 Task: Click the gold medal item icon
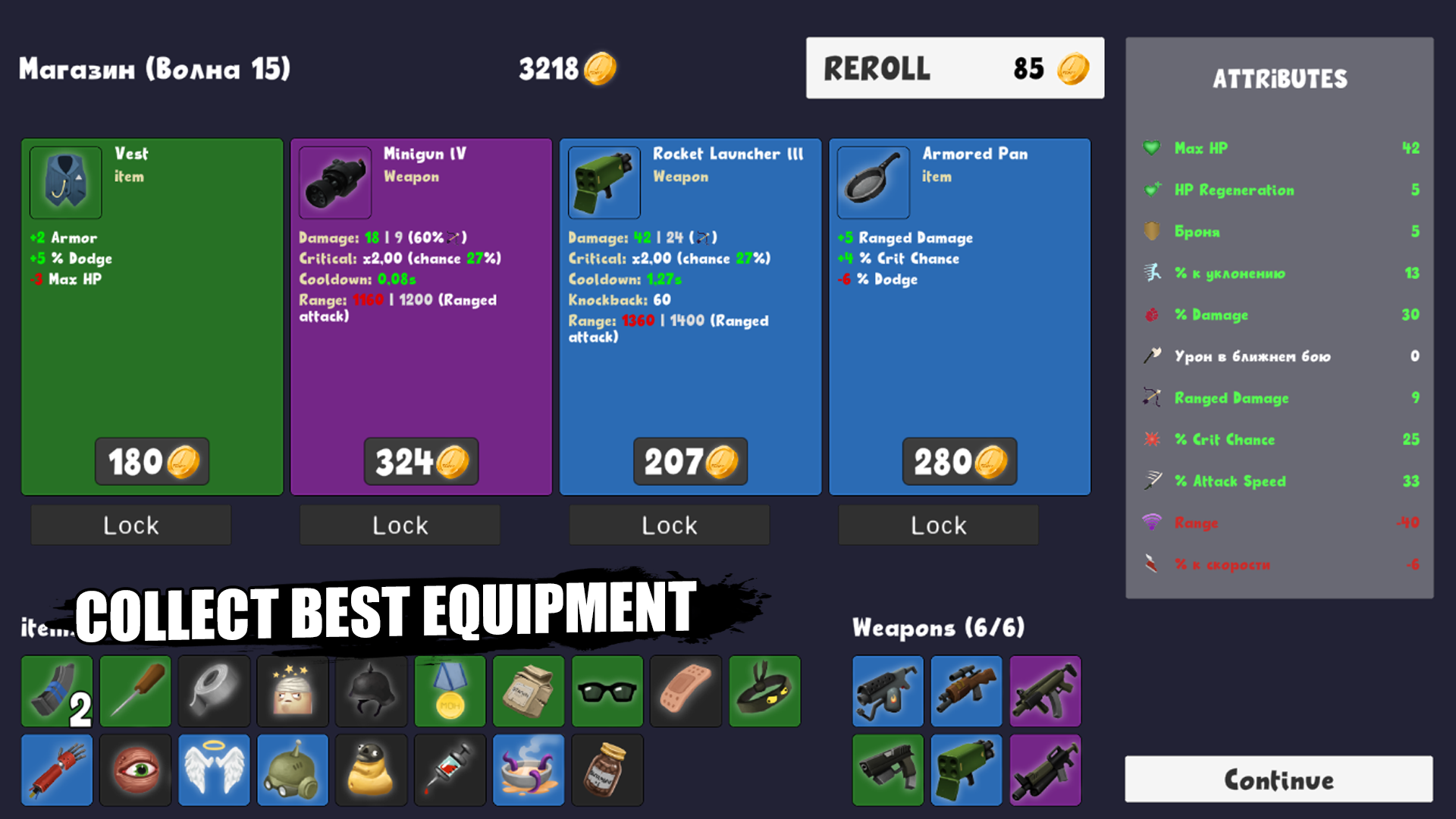(x=450, y=691)
